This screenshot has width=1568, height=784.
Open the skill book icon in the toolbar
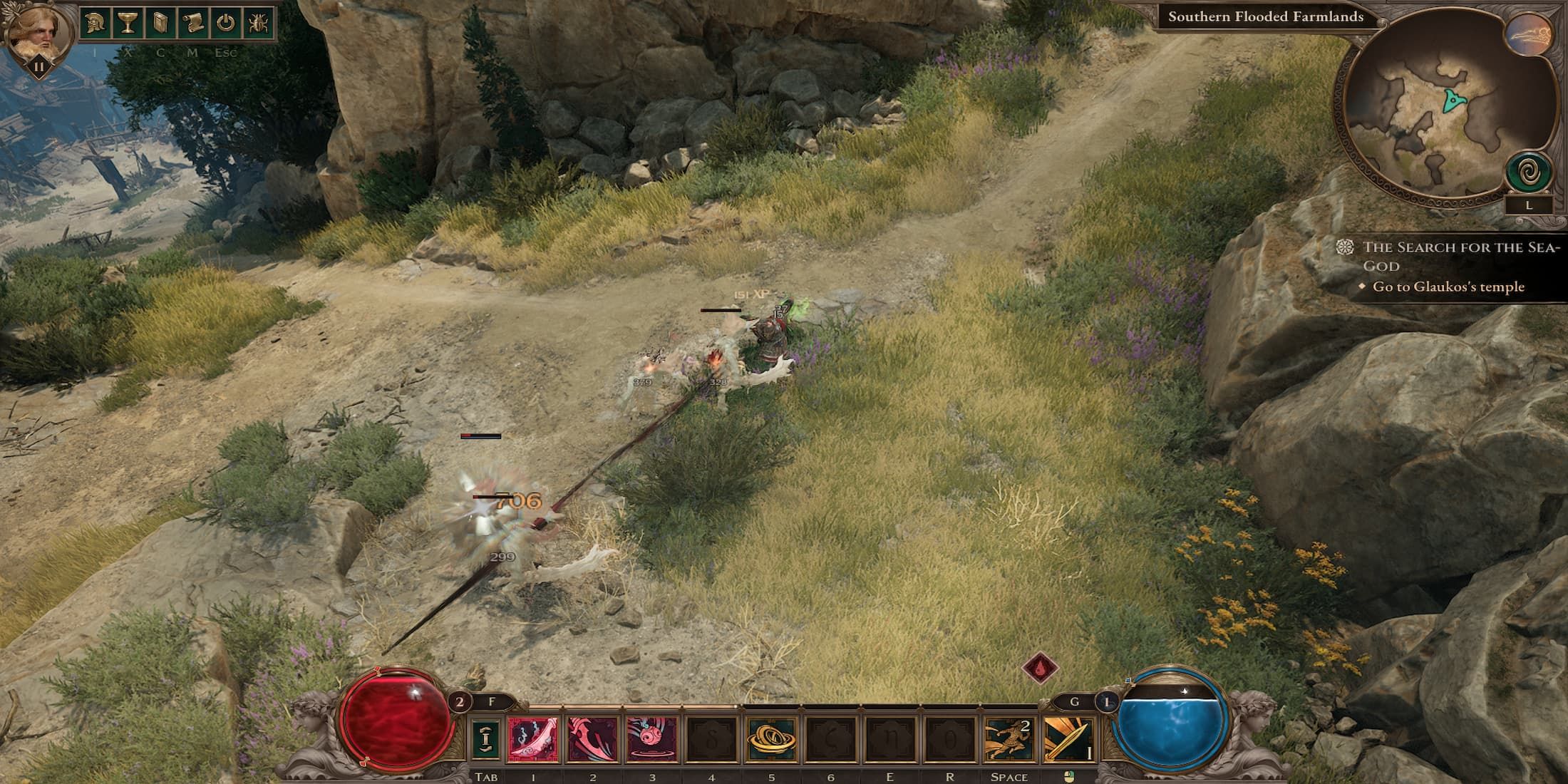(159, 21)
